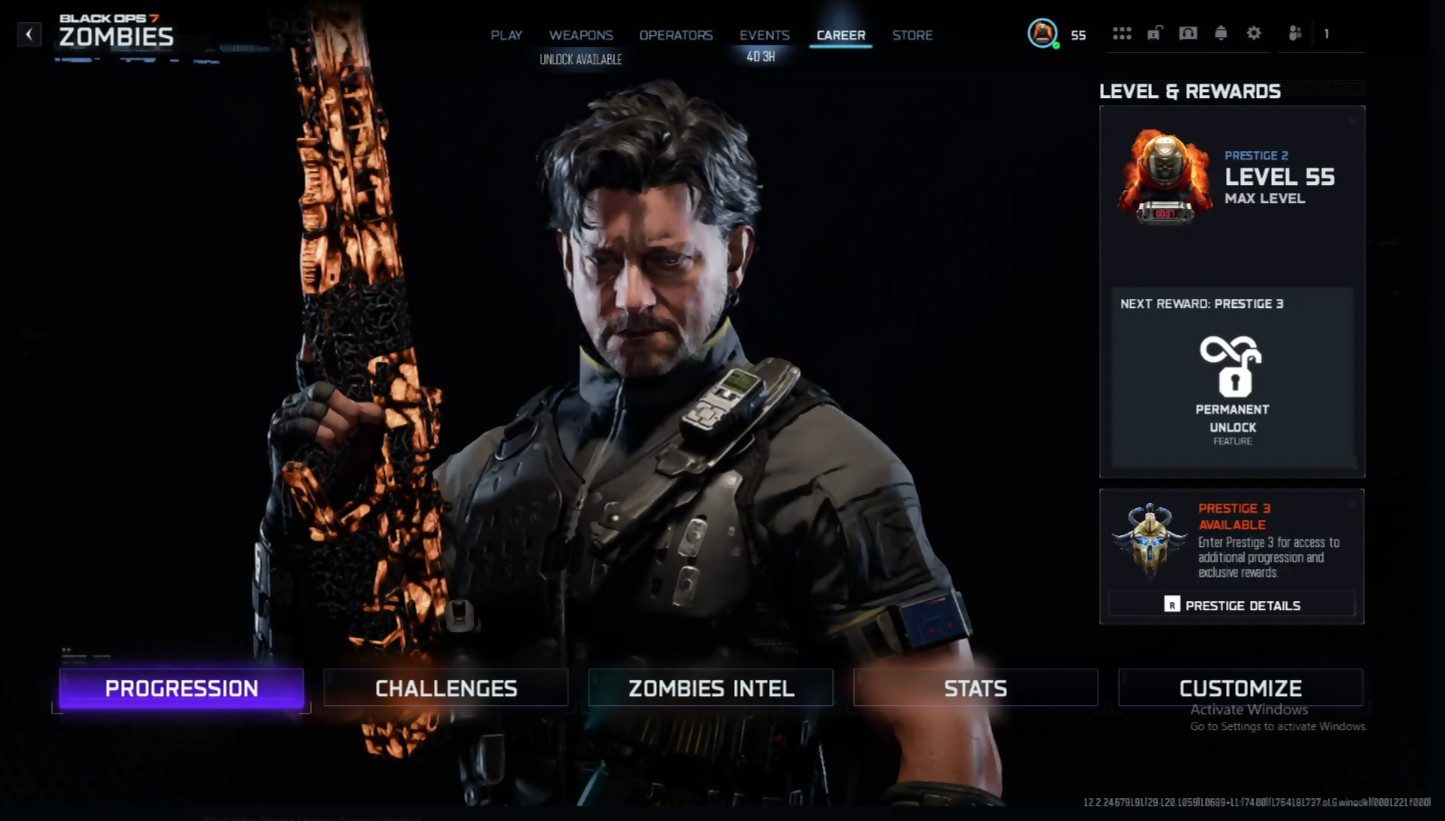Open the headset voice channels icon
Screen dimensions: 1445x821
tap(1188, 34)
